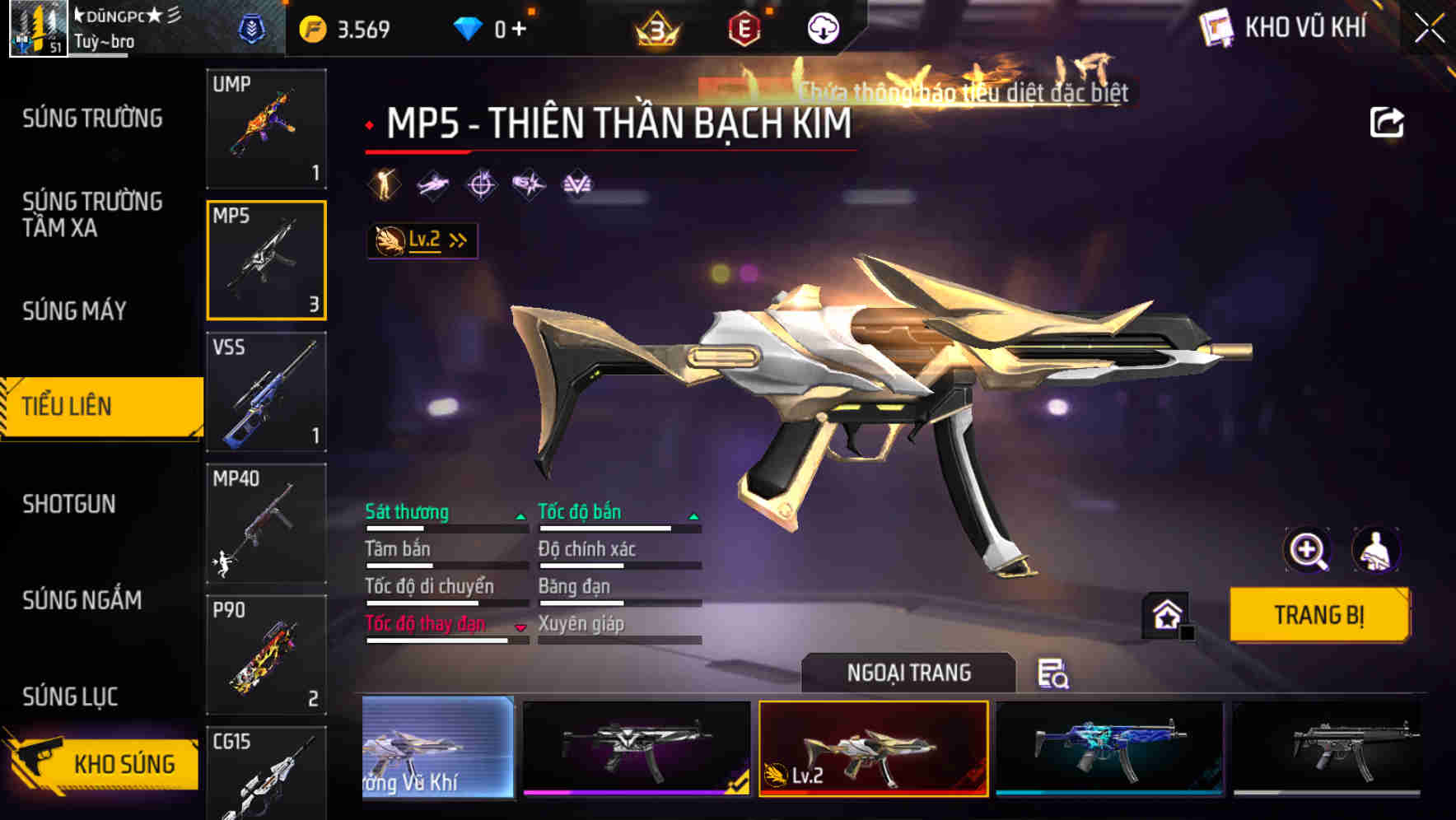
Task: Expand Lv.2 with the double chevron
Action: tap(460, 240)
